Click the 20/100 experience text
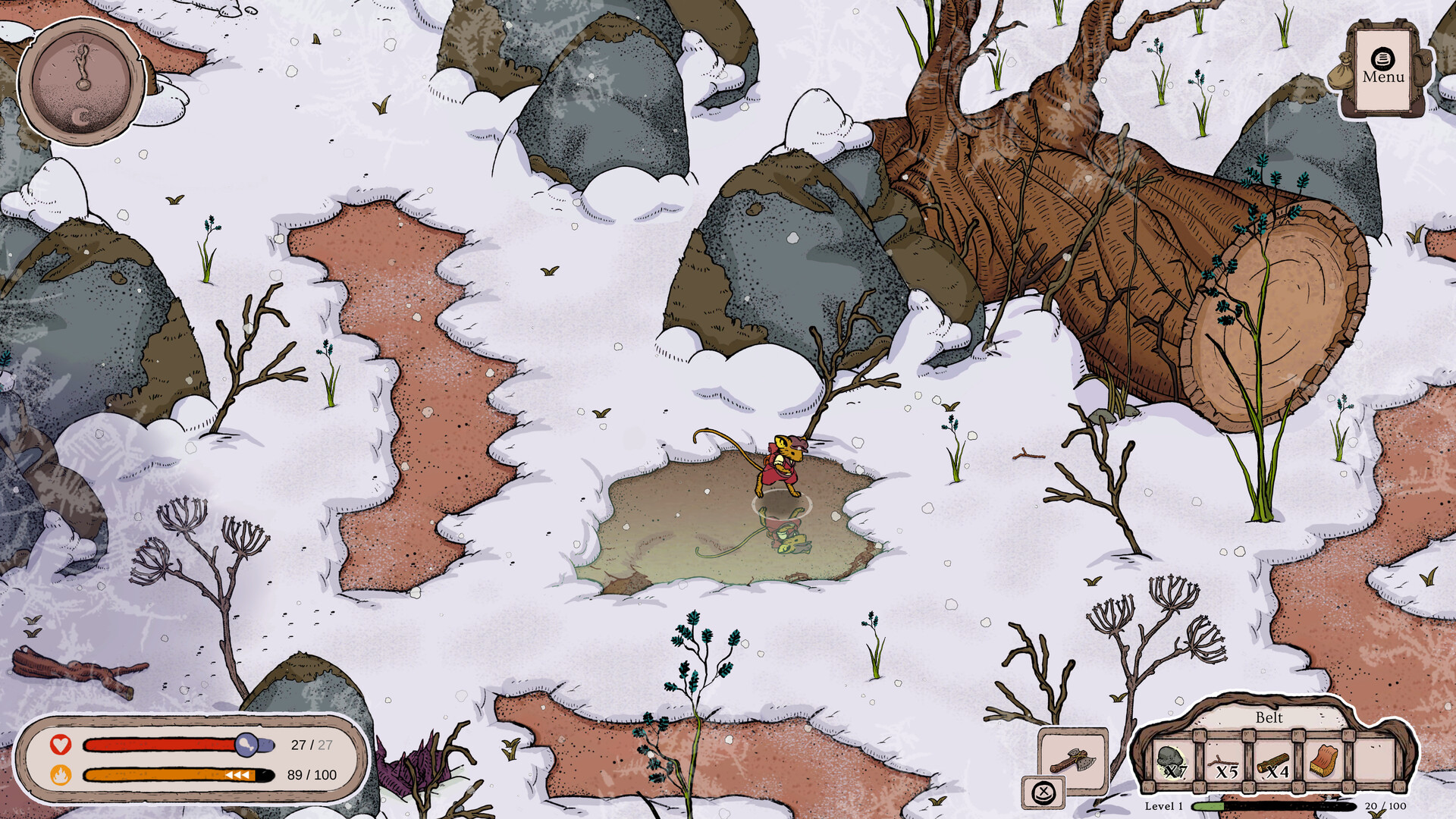1456x819 pixels. click(x=1385, y=807)
